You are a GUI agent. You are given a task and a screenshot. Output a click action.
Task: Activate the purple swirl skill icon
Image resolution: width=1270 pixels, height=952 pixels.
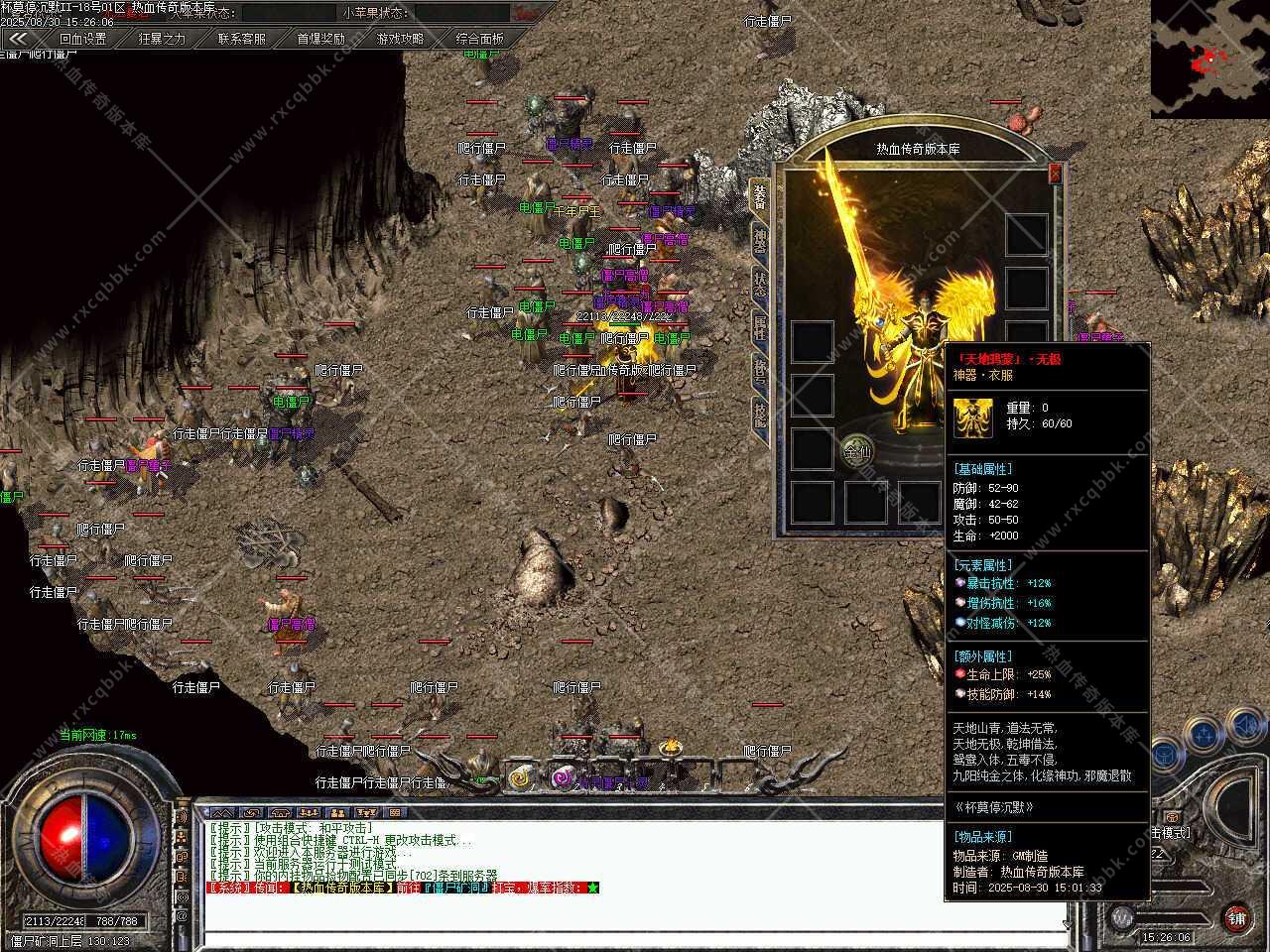tap(563, 778)
